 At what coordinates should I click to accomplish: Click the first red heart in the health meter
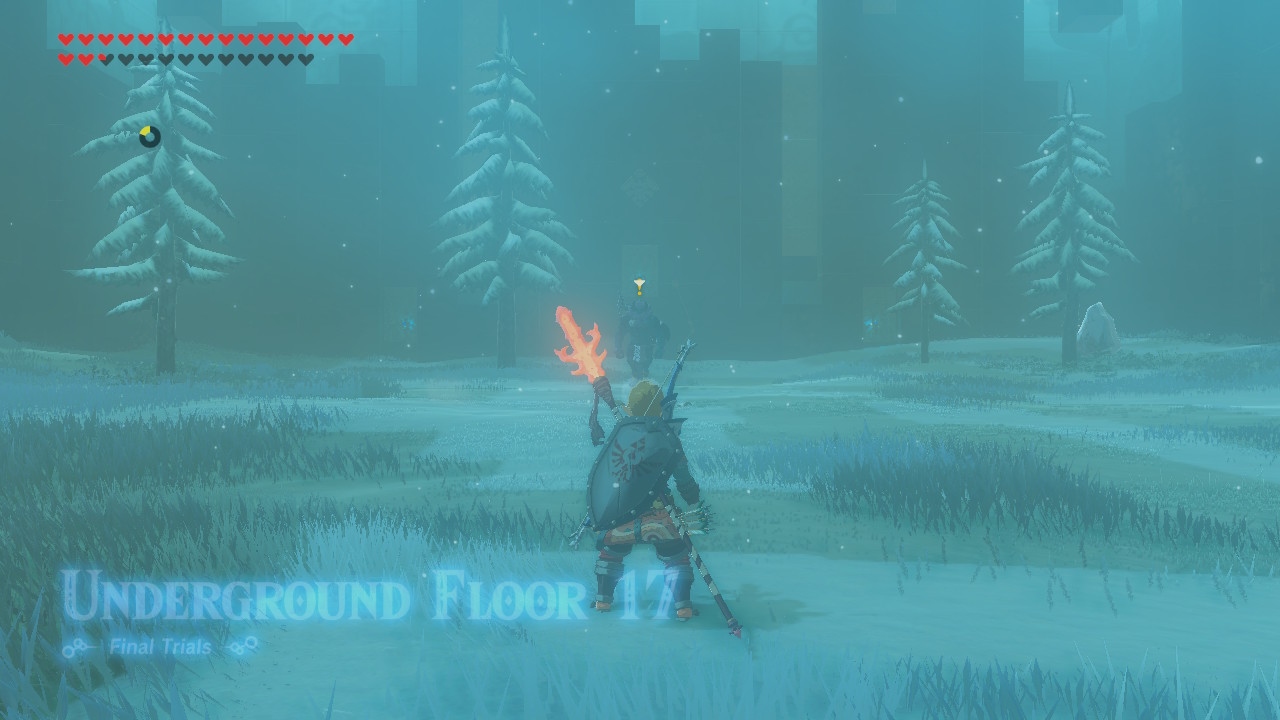[x=66, y=40]
